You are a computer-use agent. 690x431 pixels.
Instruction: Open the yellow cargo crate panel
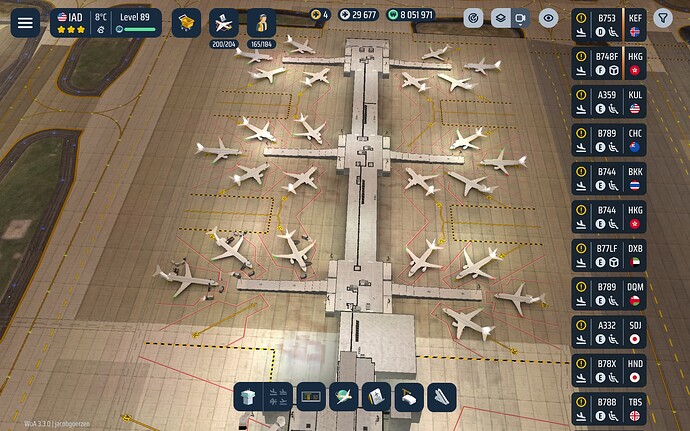coord(185,21)
